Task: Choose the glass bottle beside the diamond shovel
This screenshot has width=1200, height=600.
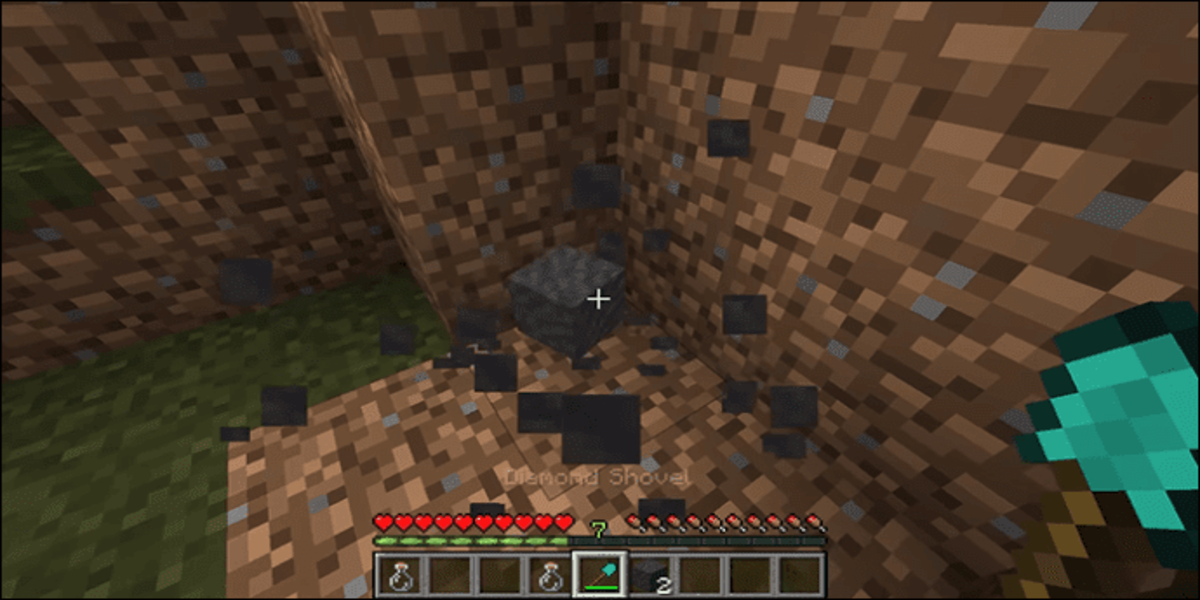Action: (550, 575)
